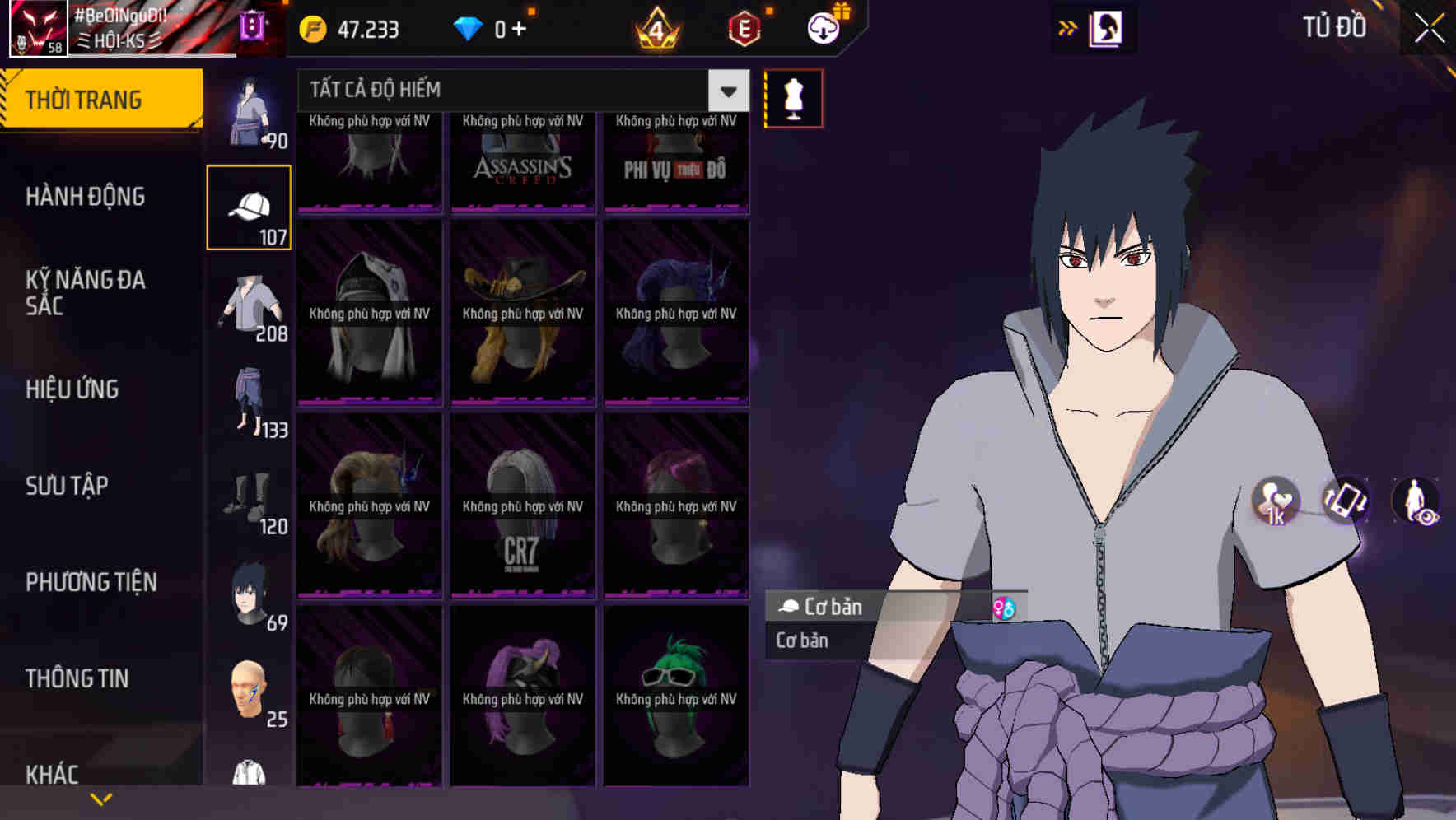Open the #BeOiNguDi! player profile banner
This screenshot has width=1456, height=820.
point(115,27)
